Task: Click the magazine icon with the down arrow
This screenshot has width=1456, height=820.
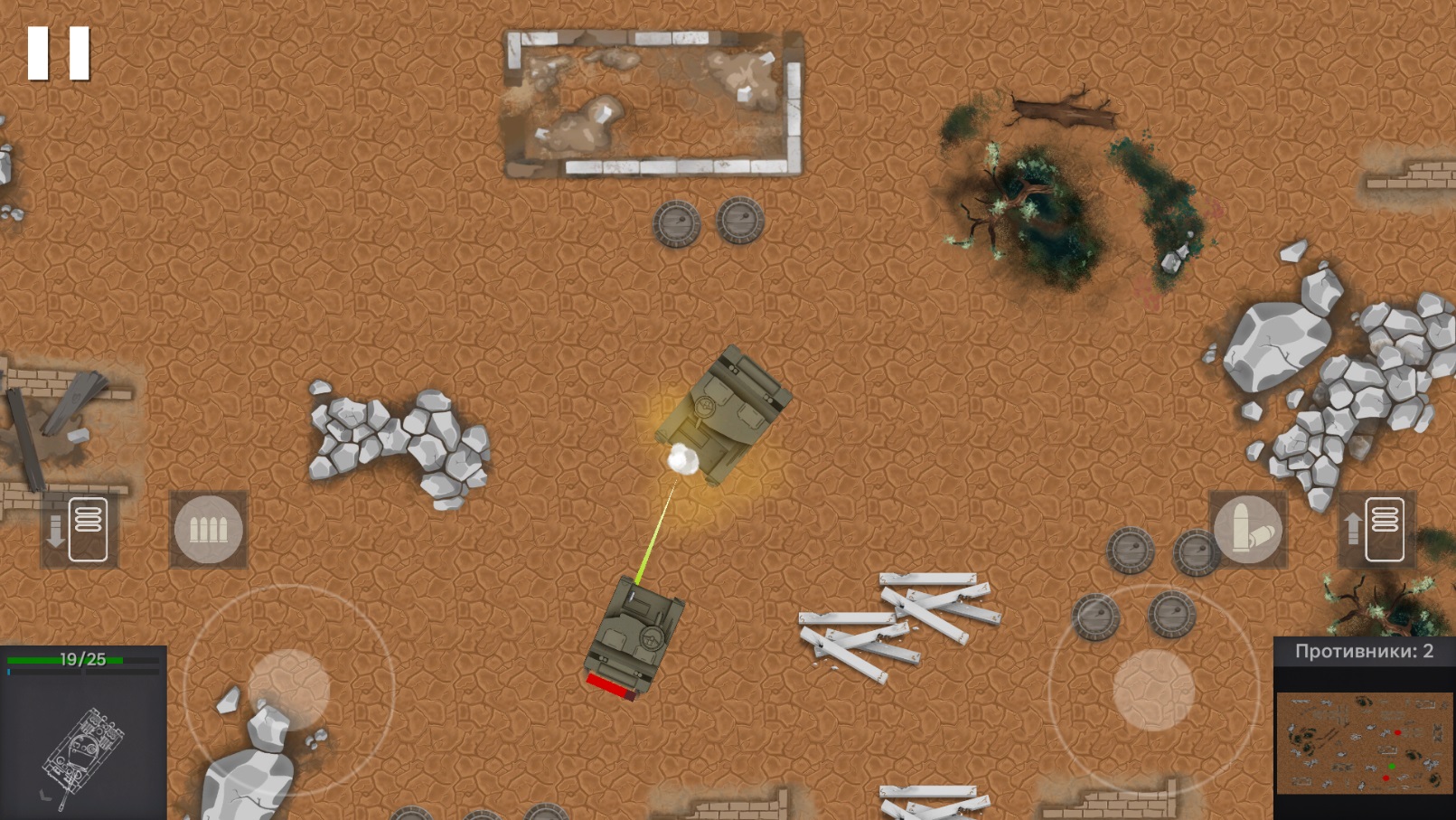Action: coord(80,530)
